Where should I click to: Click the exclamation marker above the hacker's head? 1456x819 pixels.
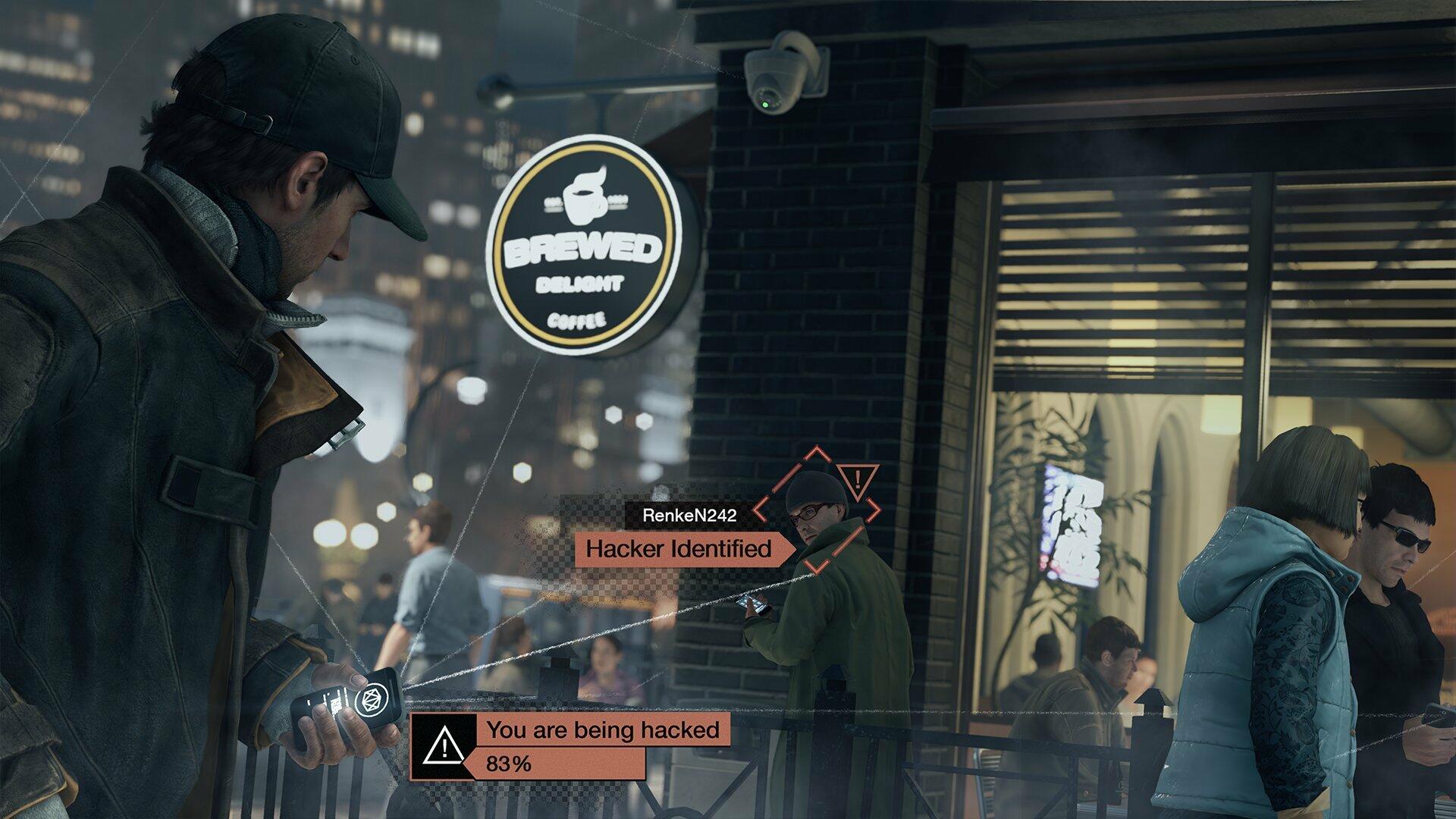[857, 479]
